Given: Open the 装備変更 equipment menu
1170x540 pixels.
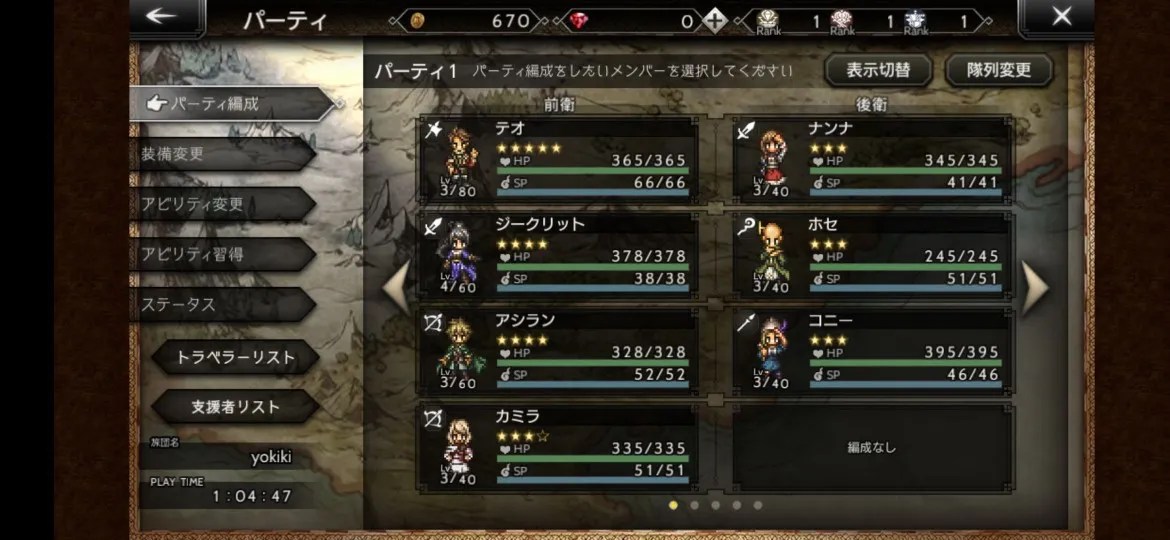Looking at the screenshot, I should (x=222, y=154).
